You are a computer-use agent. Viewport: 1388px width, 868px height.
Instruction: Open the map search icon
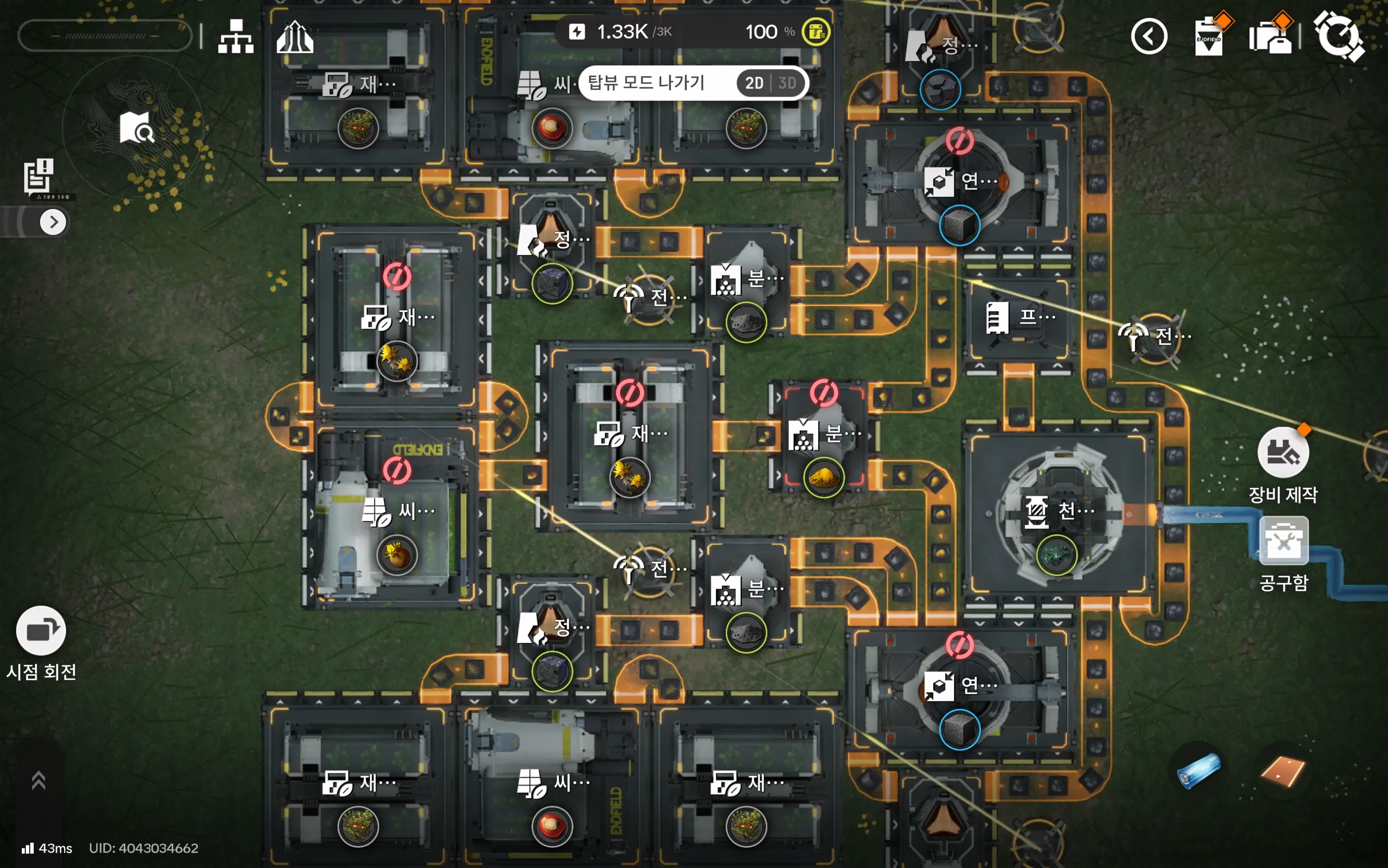pyautogui.click(x=136, y=127)
